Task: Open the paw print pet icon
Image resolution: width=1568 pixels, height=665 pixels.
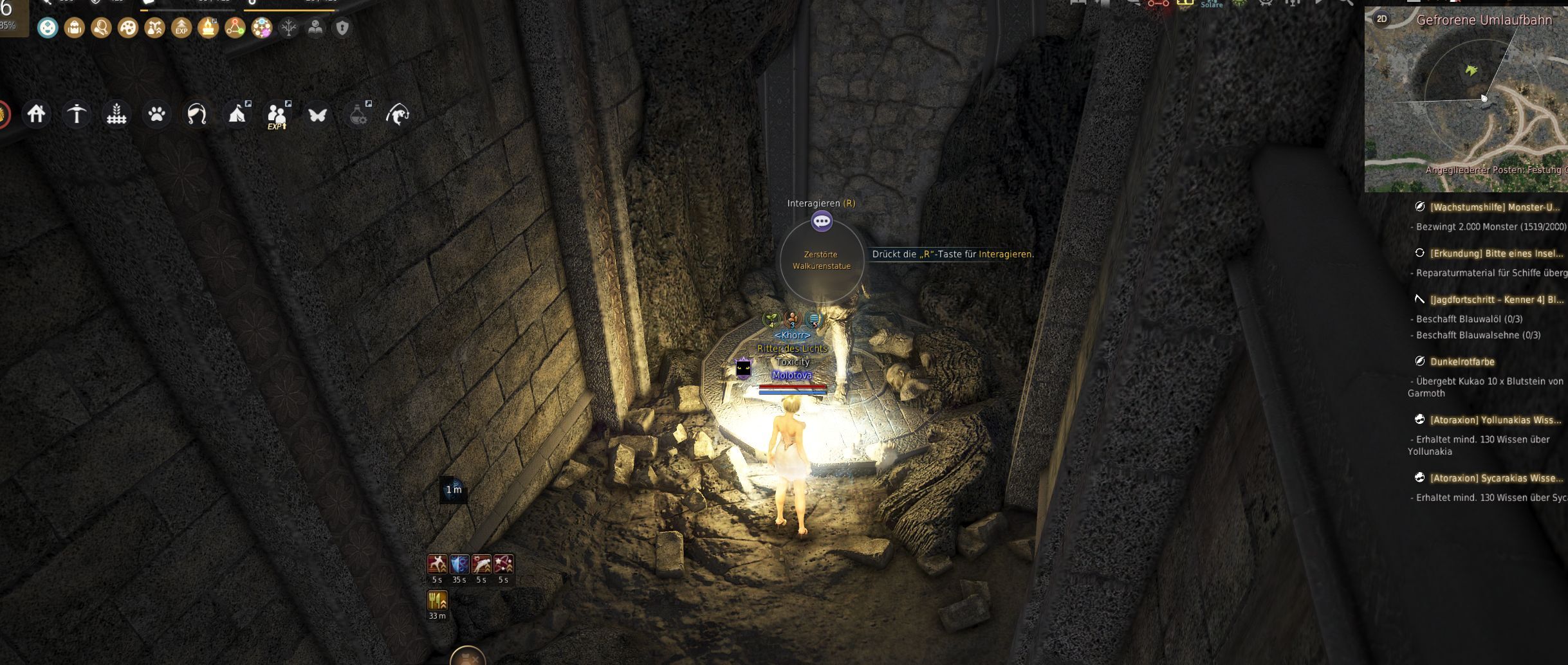Action: [x=156, y=114]
